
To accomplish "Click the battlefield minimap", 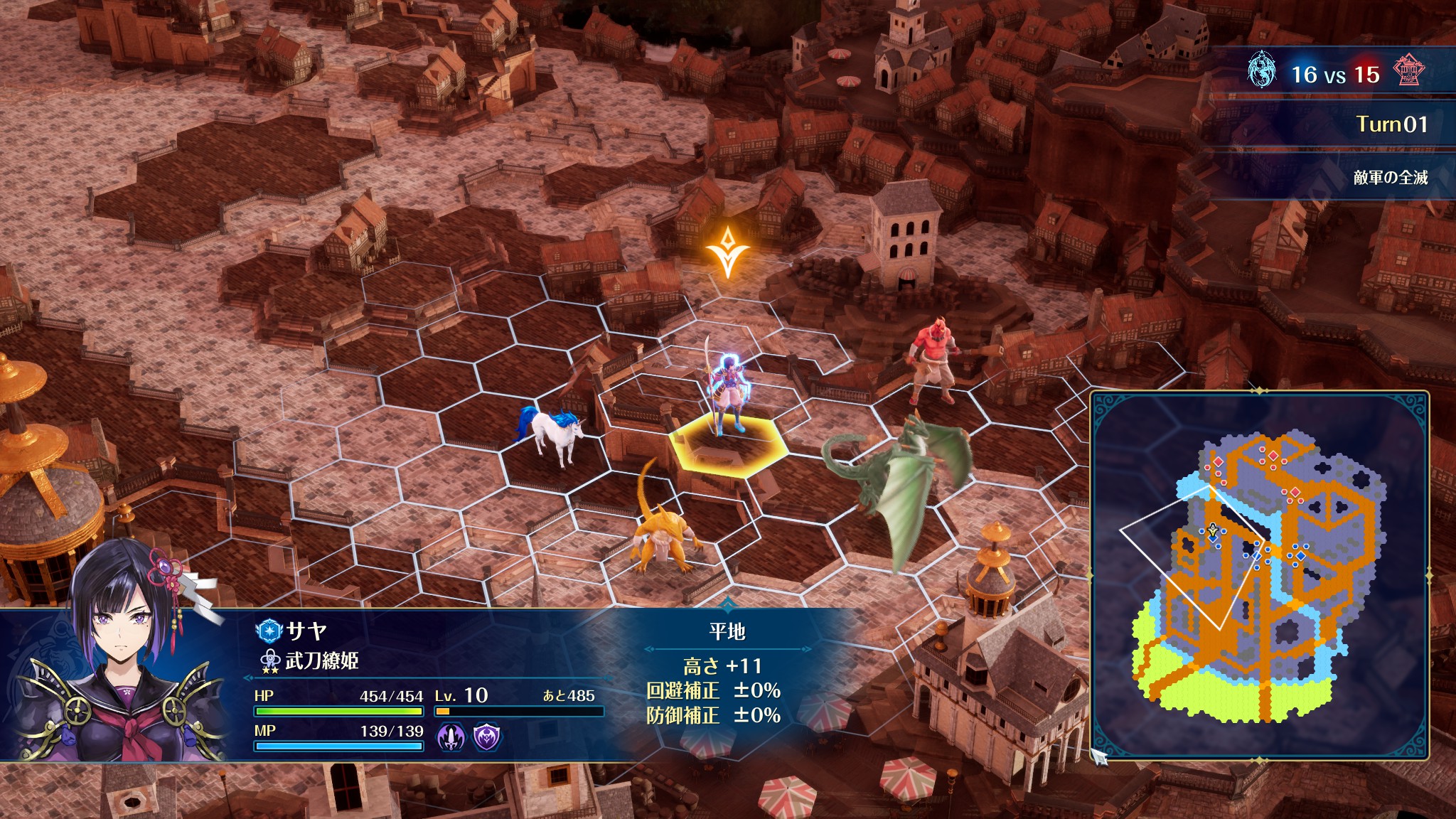I will (1259, 576).
